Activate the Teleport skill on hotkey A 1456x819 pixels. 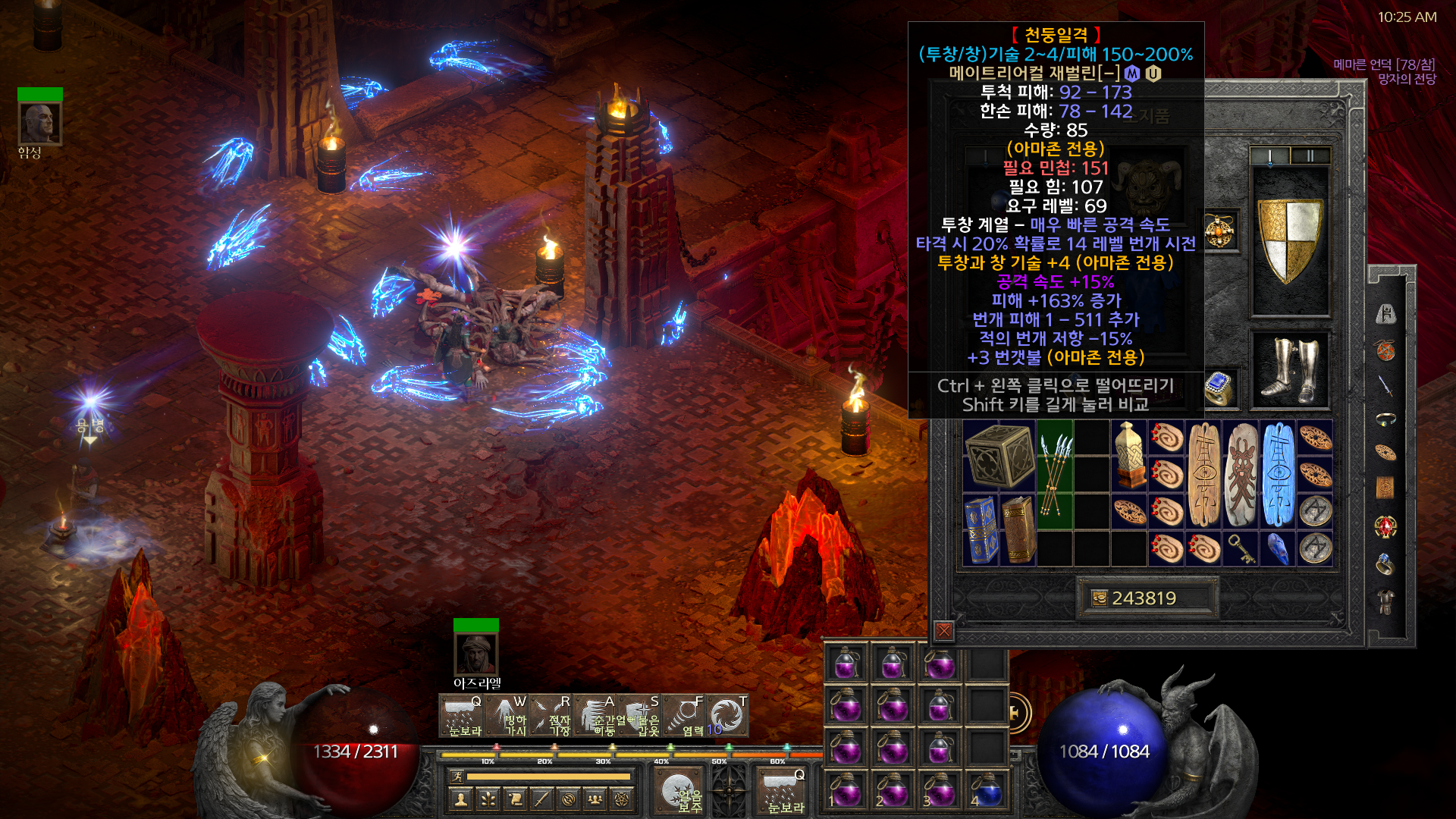pos(596,716)
